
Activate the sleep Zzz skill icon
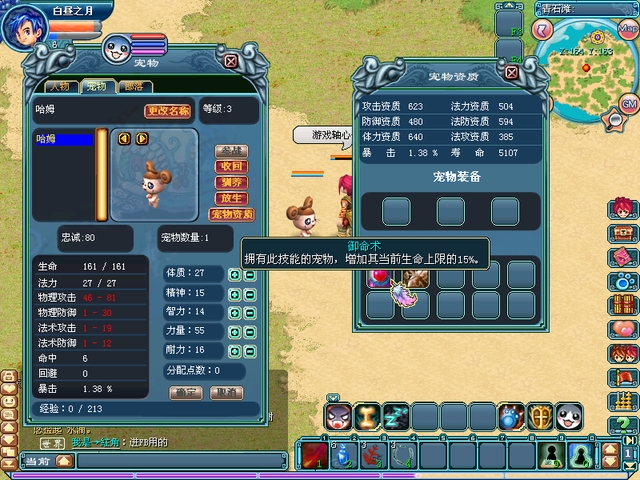(x=395, y=418)
